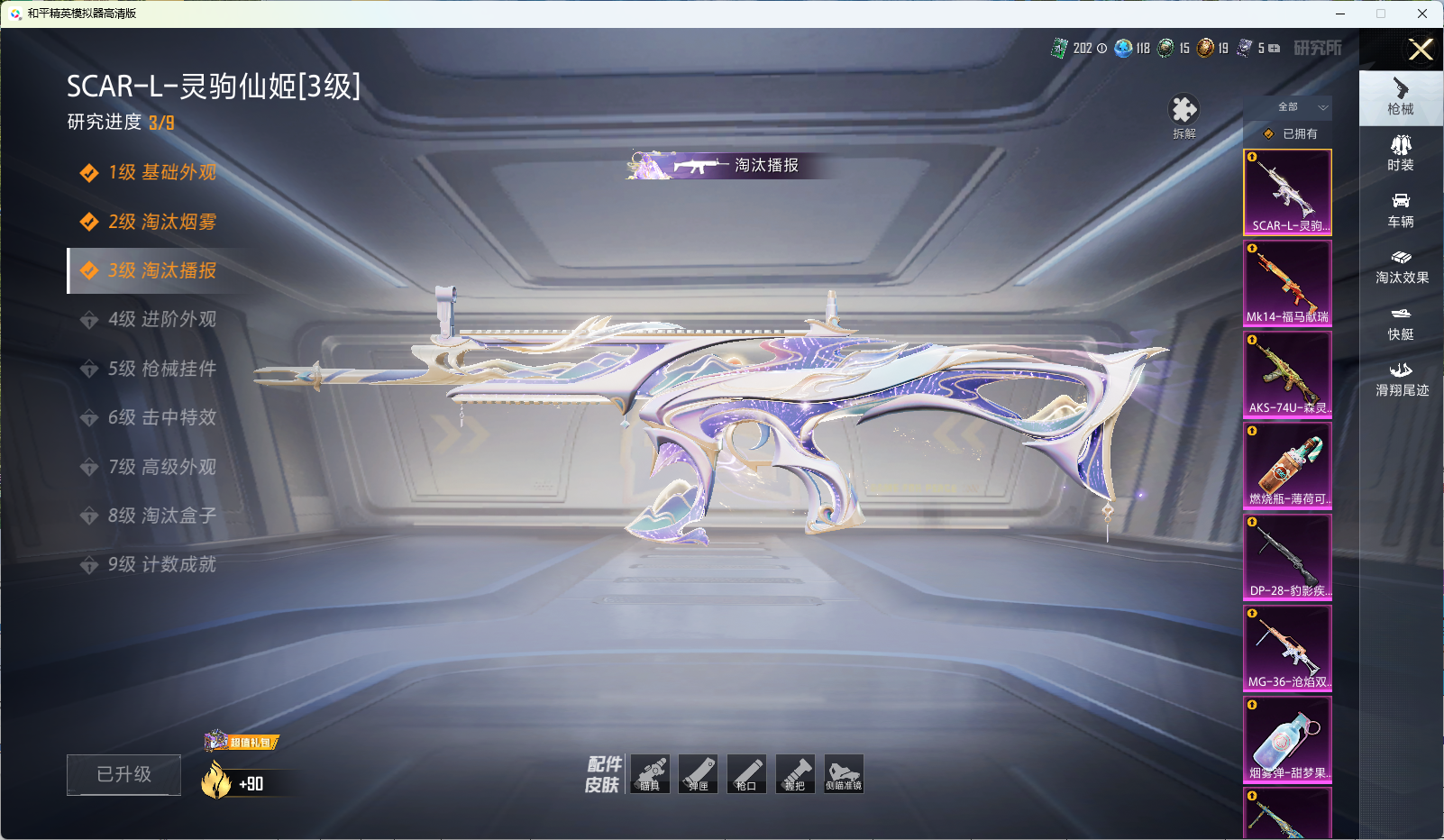This screenshot has height=840, width=1444.
Task: Toggle the 已拥有 owned filter
Action: [1290, 133]
